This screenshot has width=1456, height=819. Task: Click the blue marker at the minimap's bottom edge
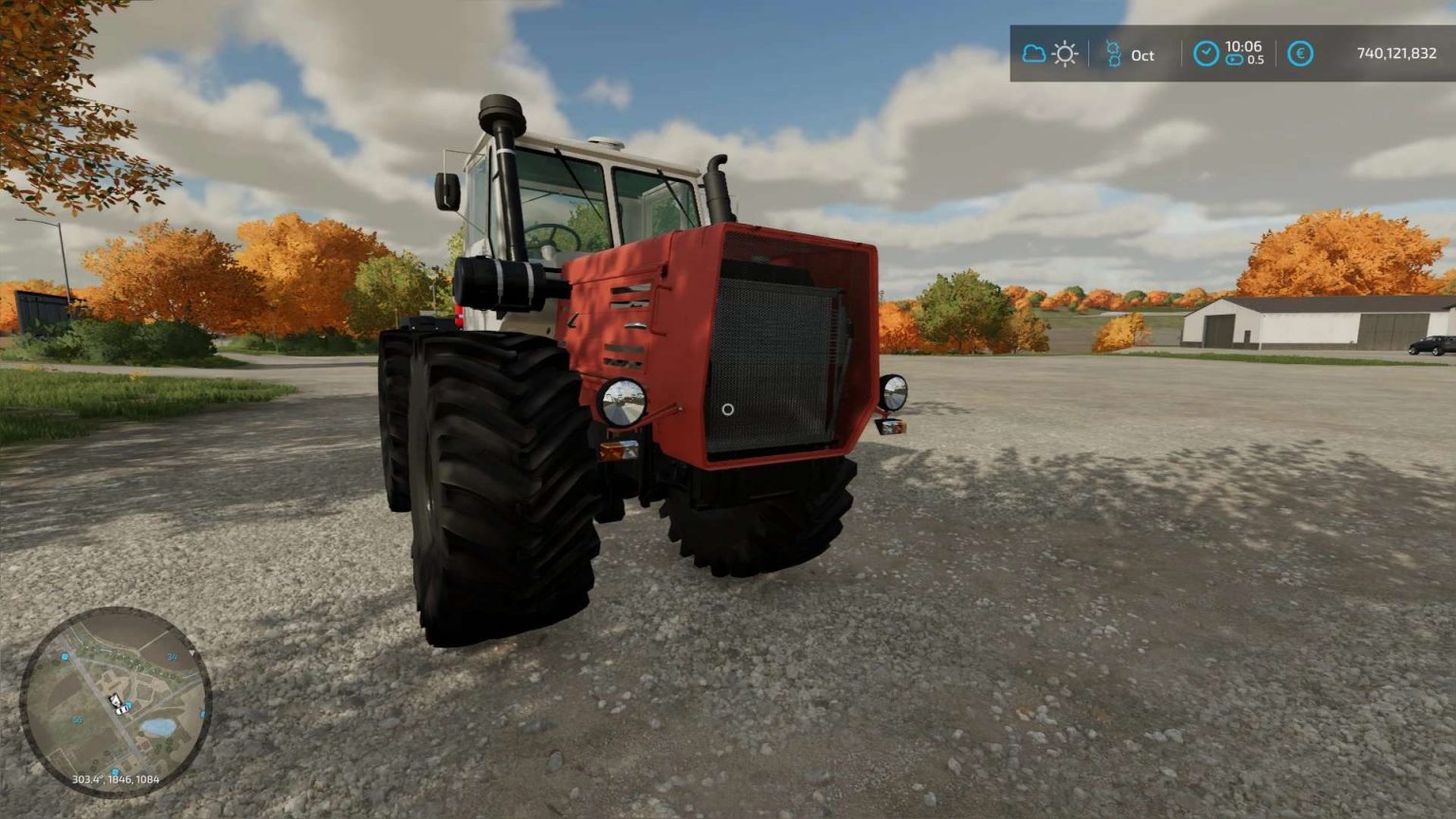(116, 771)
